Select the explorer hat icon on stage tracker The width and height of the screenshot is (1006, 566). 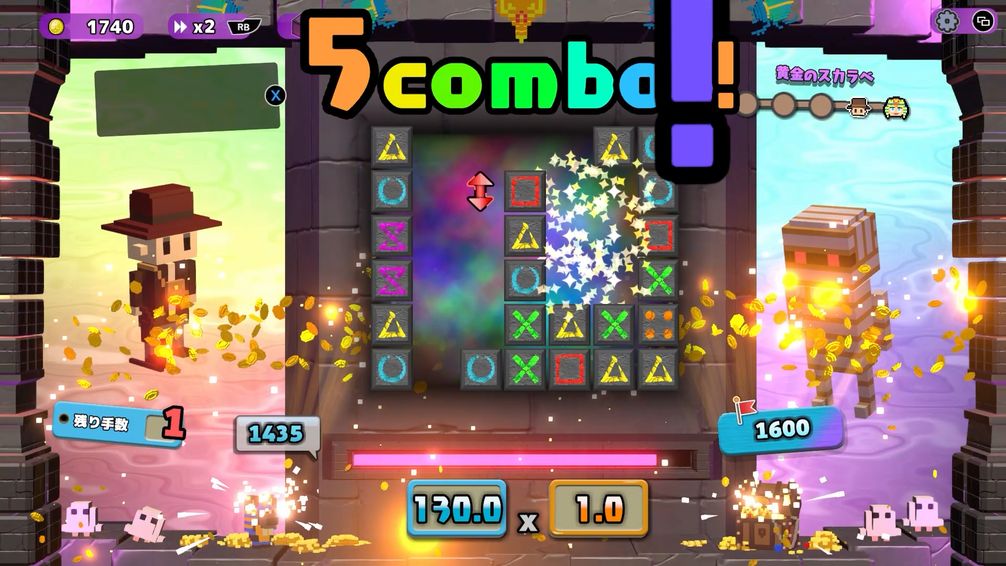[x=858, y=107]
